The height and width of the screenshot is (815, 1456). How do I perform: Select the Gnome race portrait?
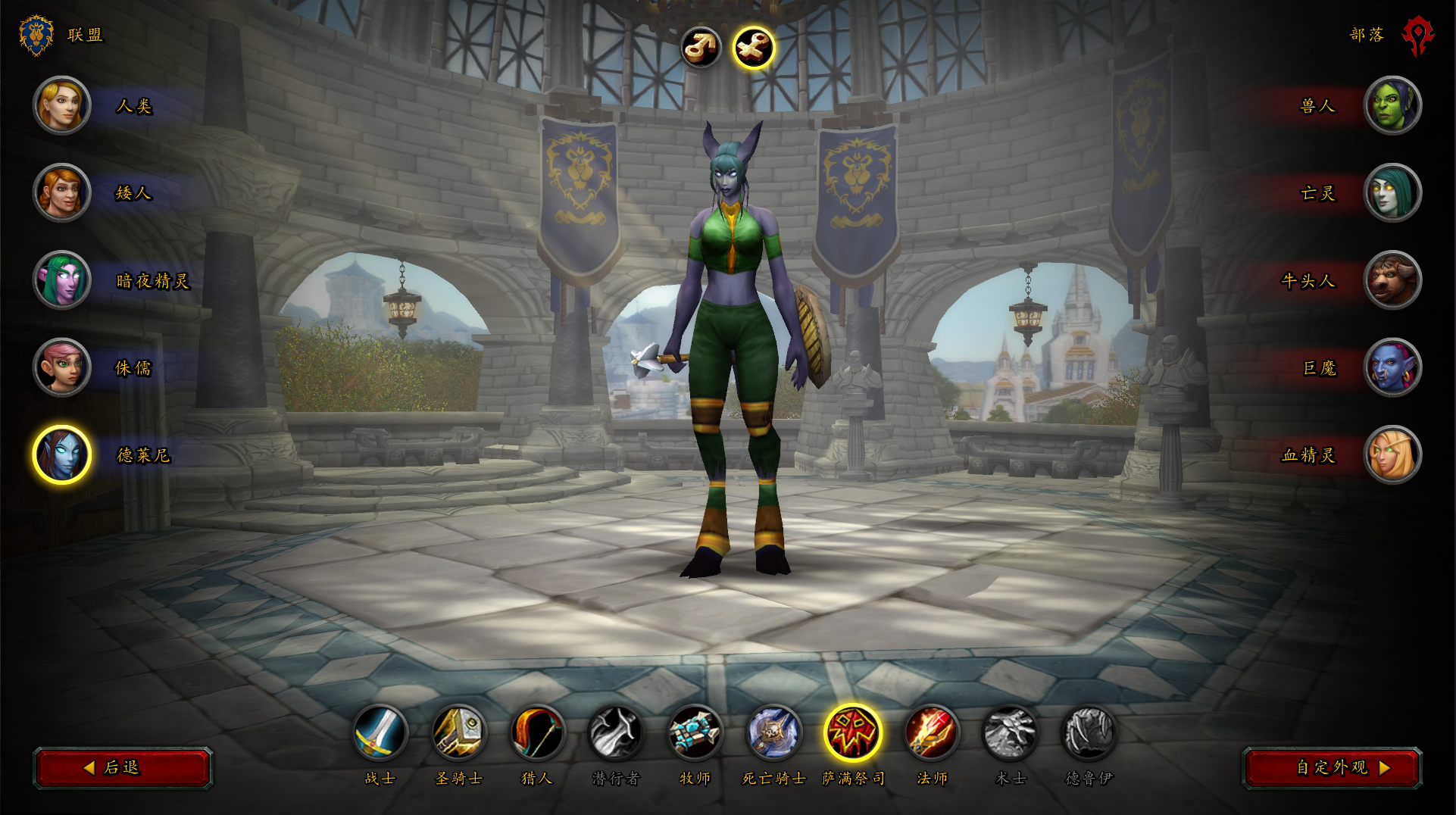[62, 367]
